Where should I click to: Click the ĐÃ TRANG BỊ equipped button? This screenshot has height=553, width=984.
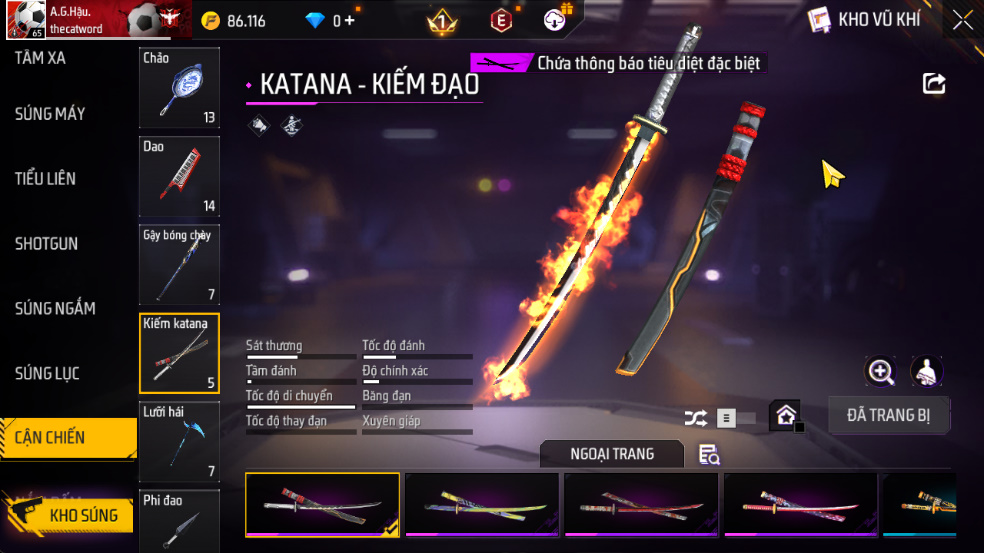coord(889,415)
